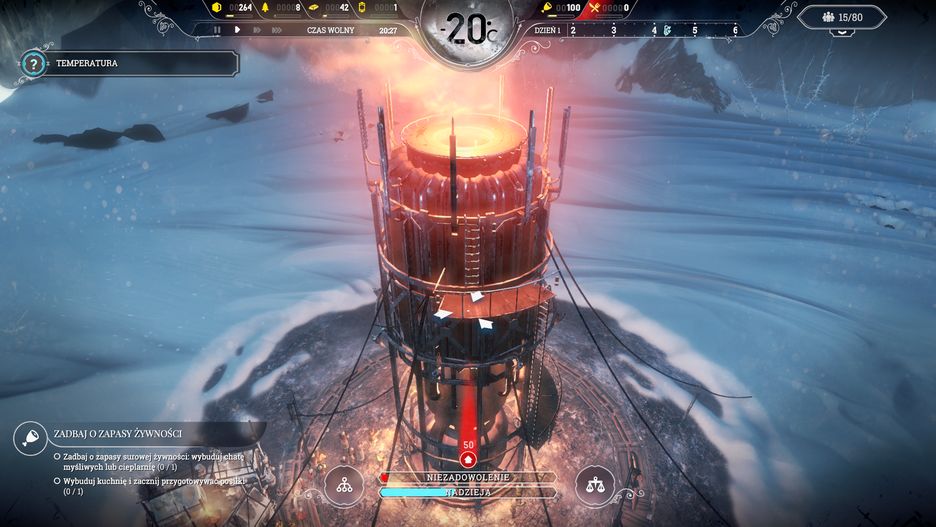Show the population count 15/80 panel
The height and width of the screenshot is (527, 936).
click(x=841, y=17)
